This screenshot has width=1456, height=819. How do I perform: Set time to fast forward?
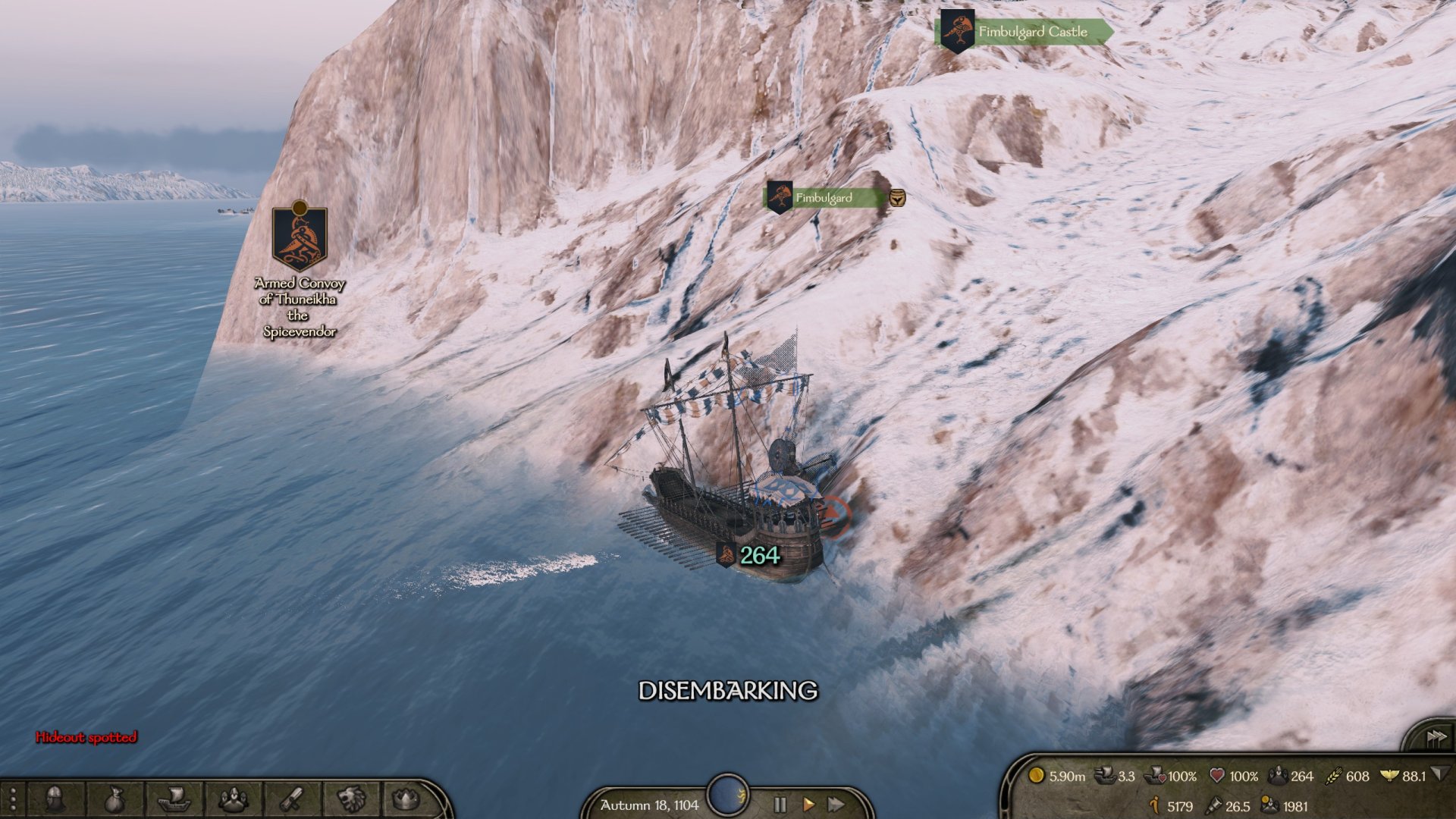coord(836,805)
